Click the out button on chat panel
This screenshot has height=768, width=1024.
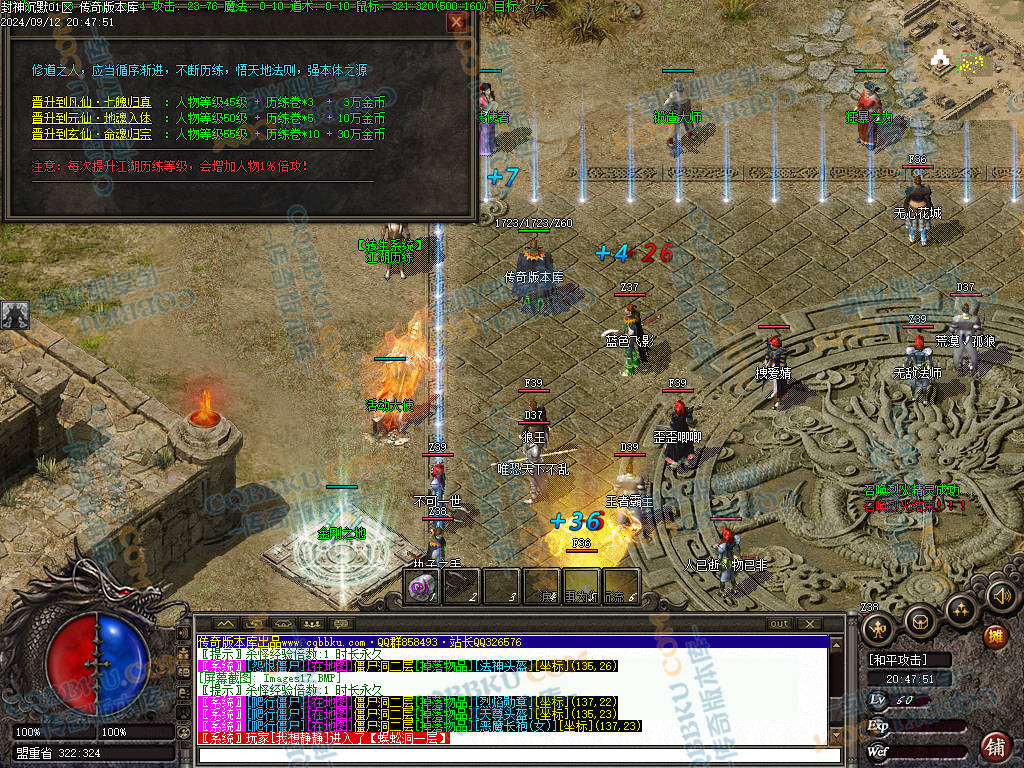(x=779, y=624)
